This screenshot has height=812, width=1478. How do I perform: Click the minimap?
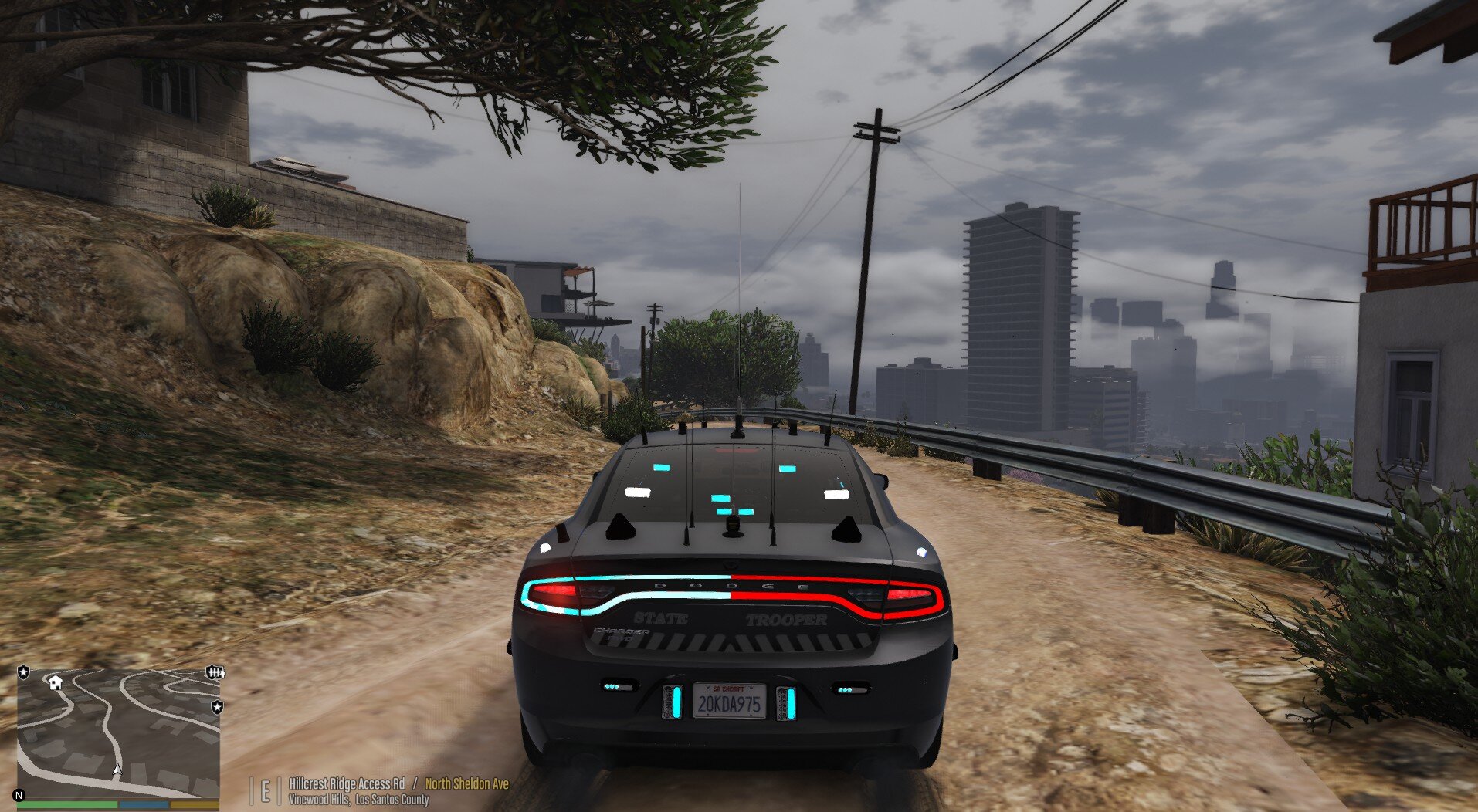point(118,733)
